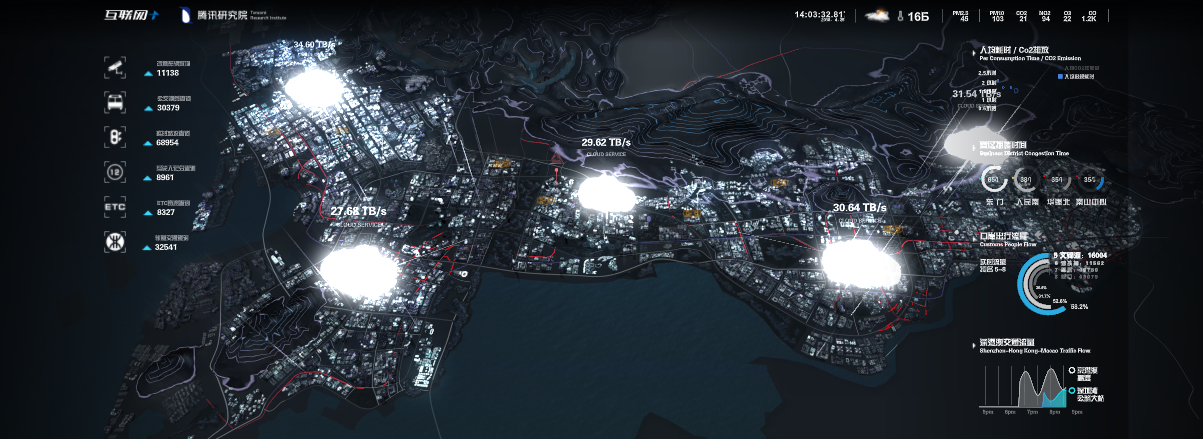This screenshot has height=439, width=1203.
Task: Choose the circled number 12 icon
Action: (115, 172)
